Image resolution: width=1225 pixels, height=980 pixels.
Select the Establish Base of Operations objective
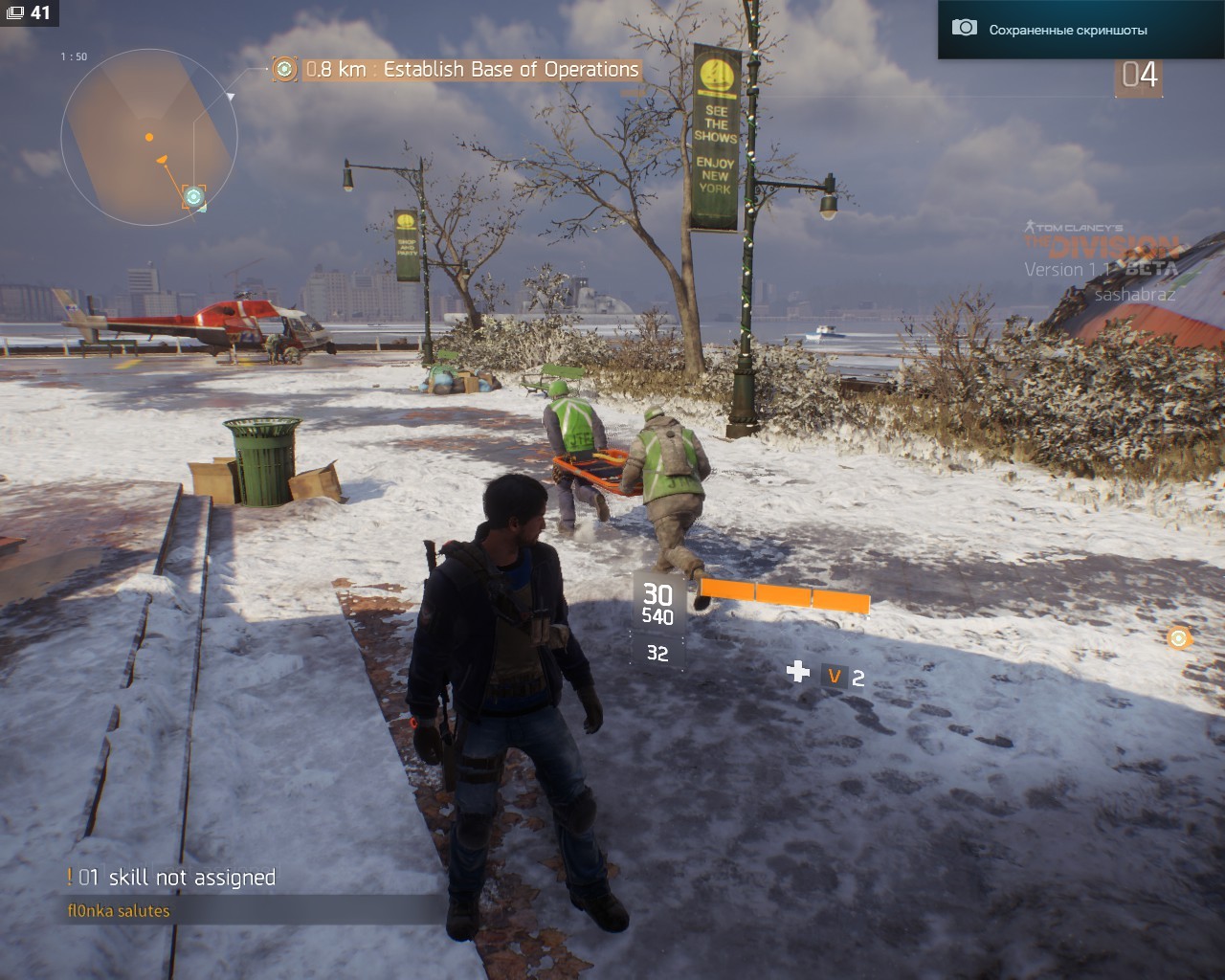[471, 70]
